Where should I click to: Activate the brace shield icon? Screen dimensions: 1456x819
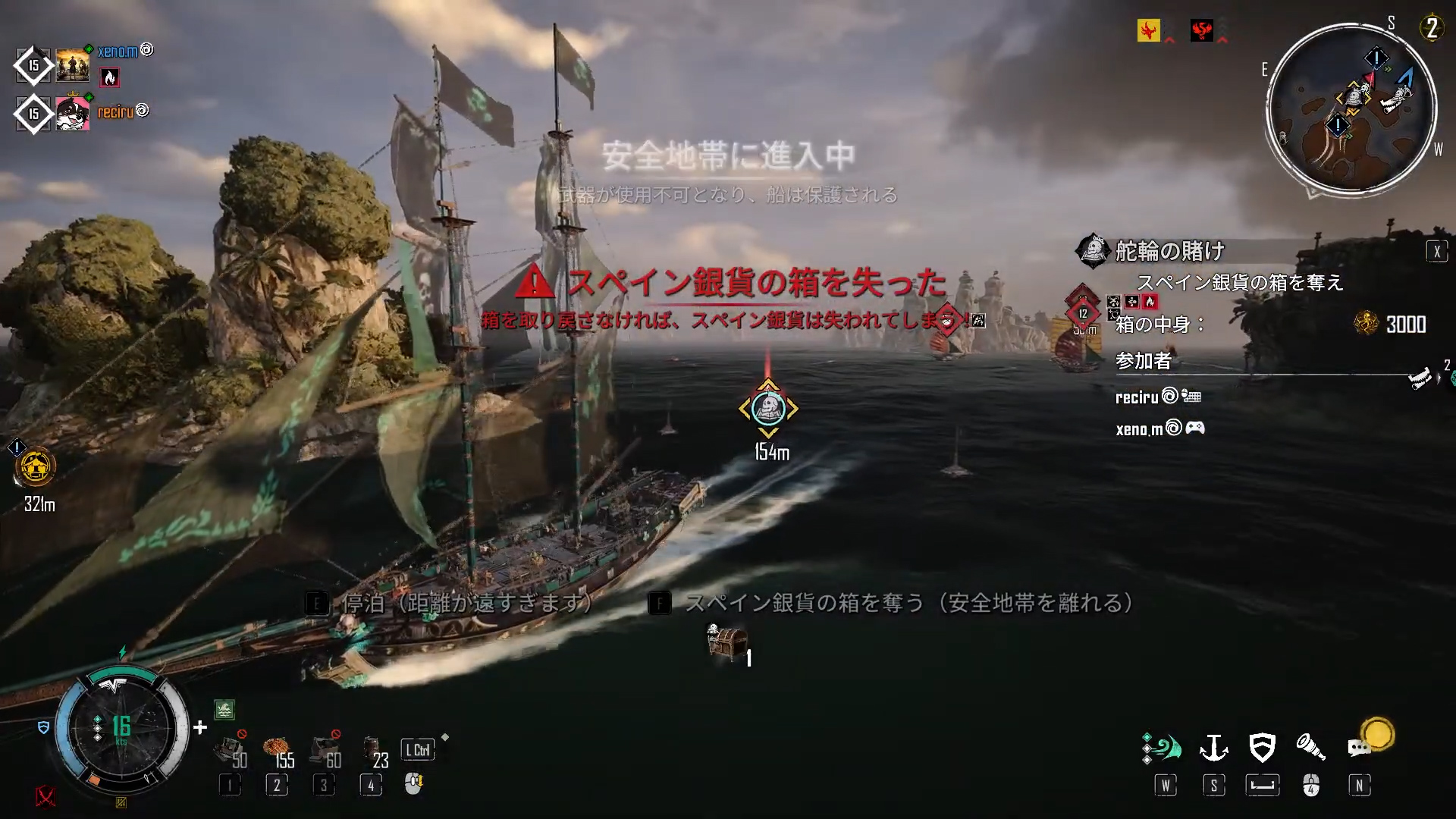(x=1262, y=748)
